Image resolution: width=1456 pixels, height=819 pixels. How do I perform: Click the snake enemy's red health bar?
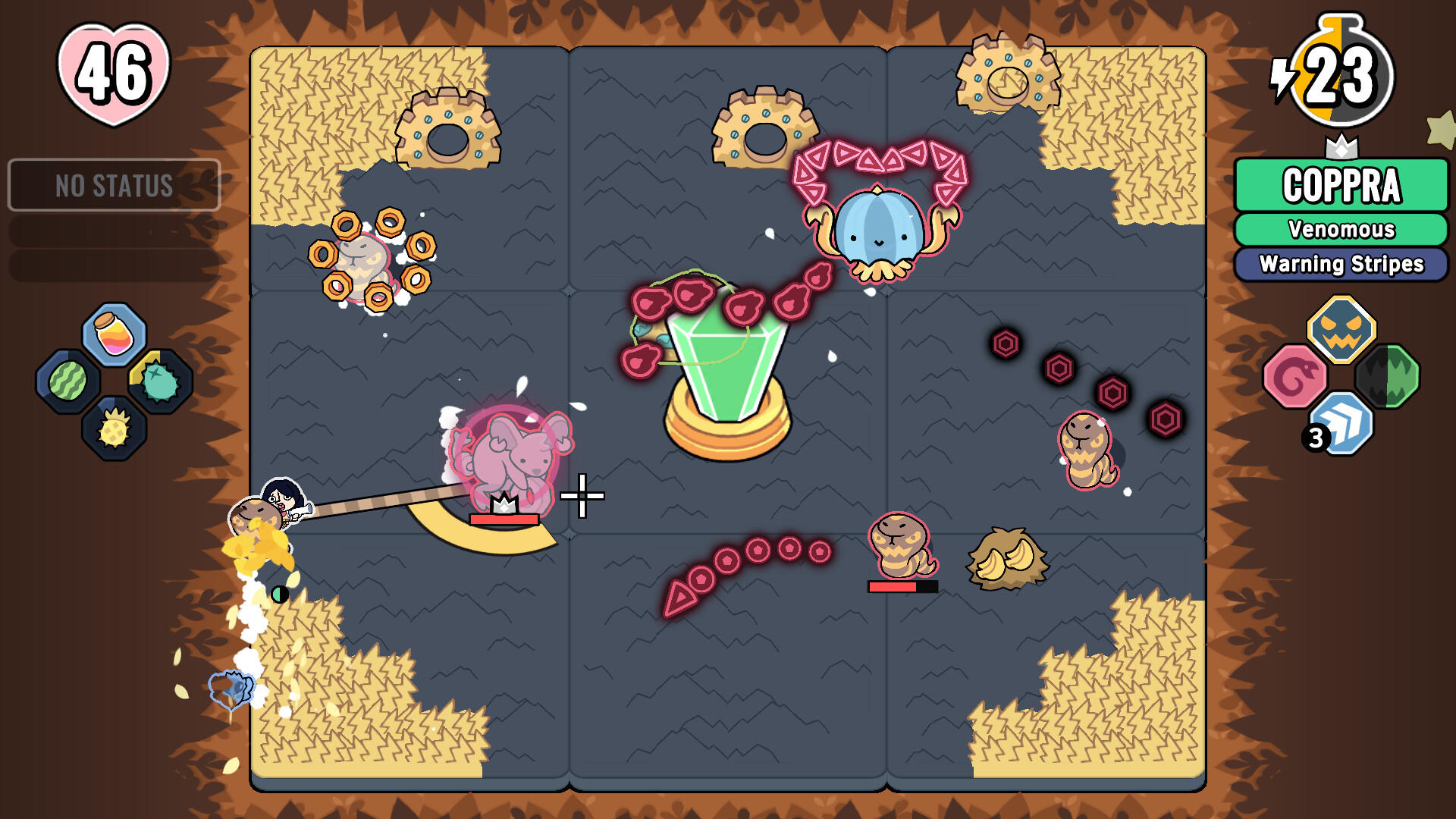[x=902, y=585]
